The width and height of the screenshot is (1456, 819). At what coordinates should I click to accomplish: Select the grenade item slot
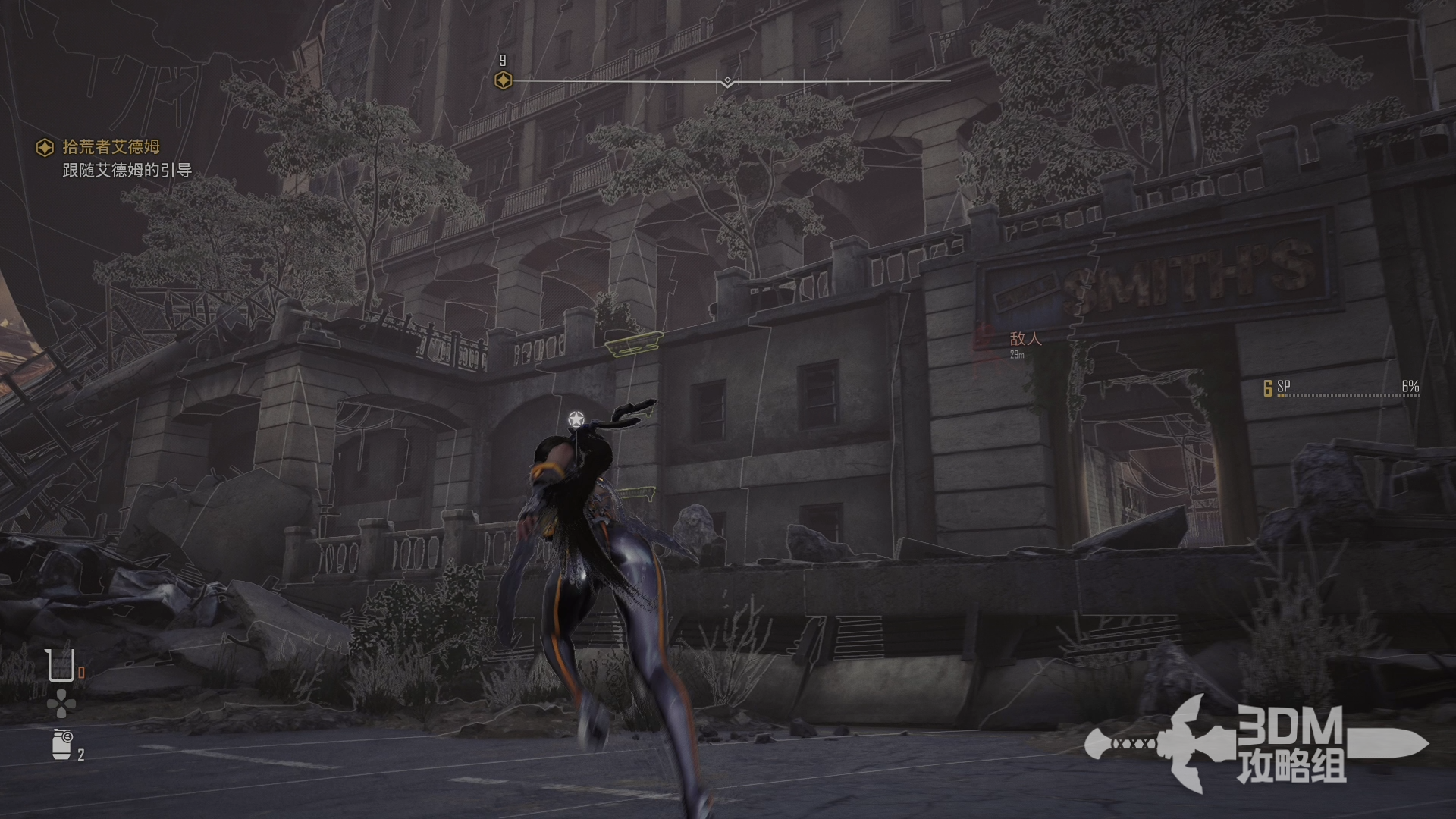click(x=62, y=744)
